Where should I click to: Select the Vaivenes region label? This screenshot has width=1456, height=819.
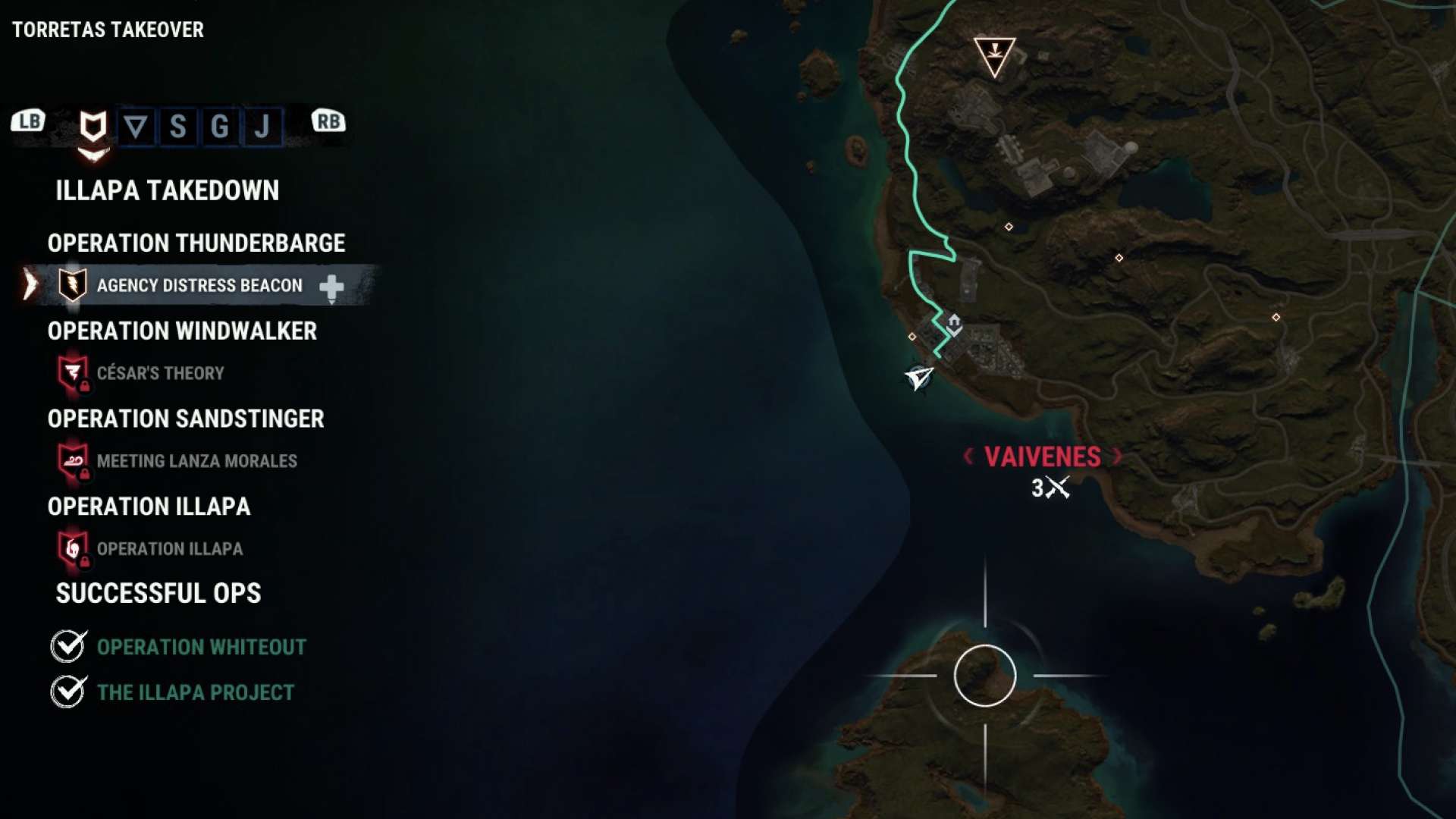[x=1043, y=457]
